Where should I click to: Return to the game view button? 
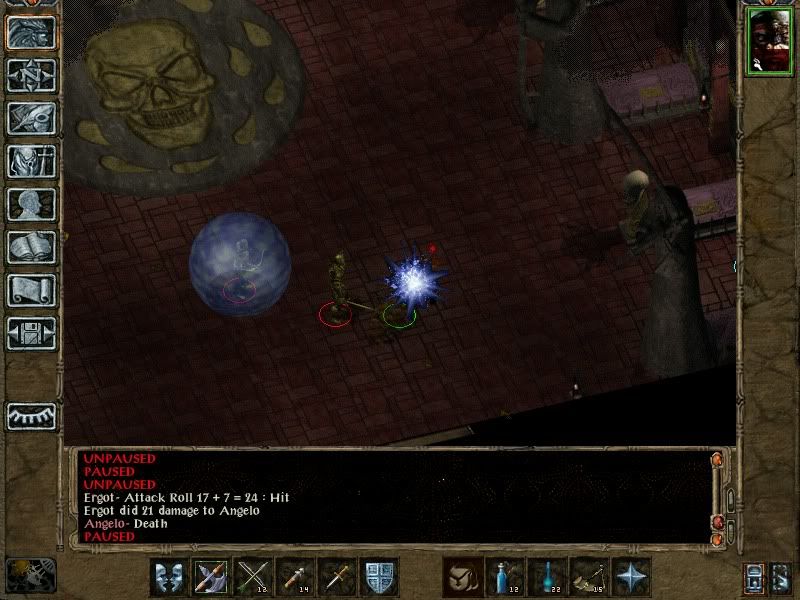click(31, 32)
